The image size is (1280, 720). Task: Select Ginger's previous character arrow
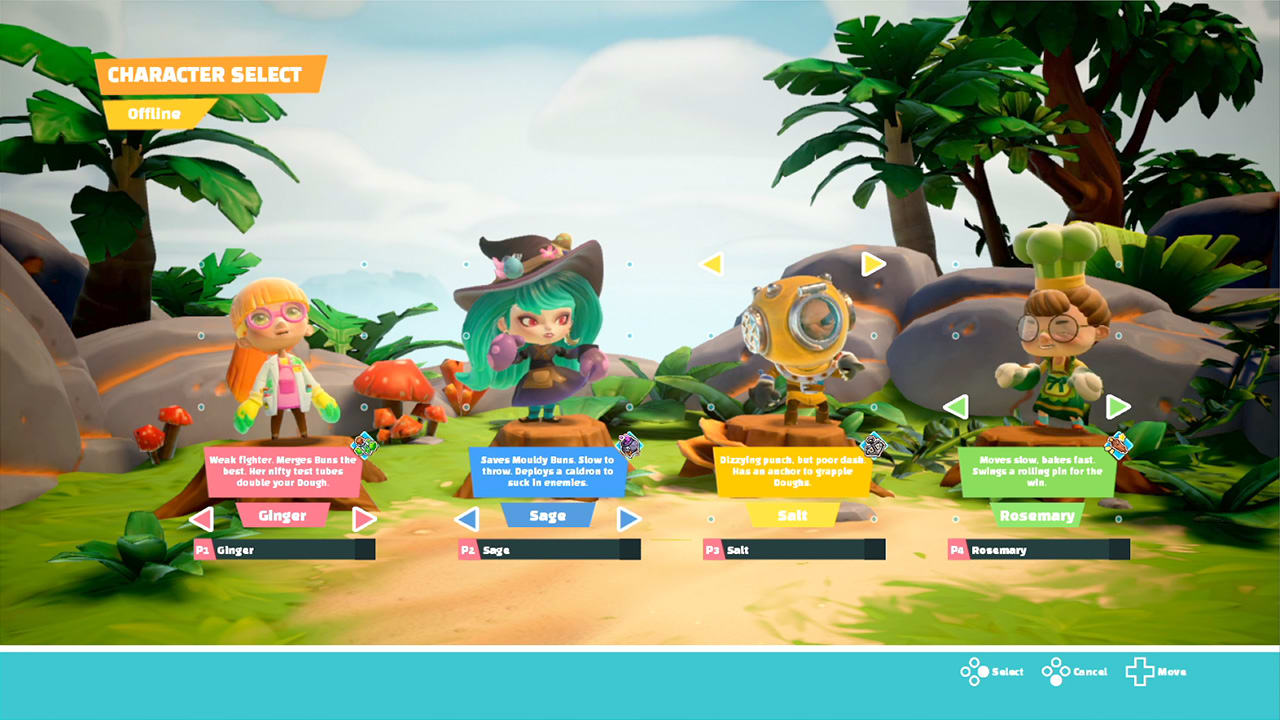coord(202,518)
